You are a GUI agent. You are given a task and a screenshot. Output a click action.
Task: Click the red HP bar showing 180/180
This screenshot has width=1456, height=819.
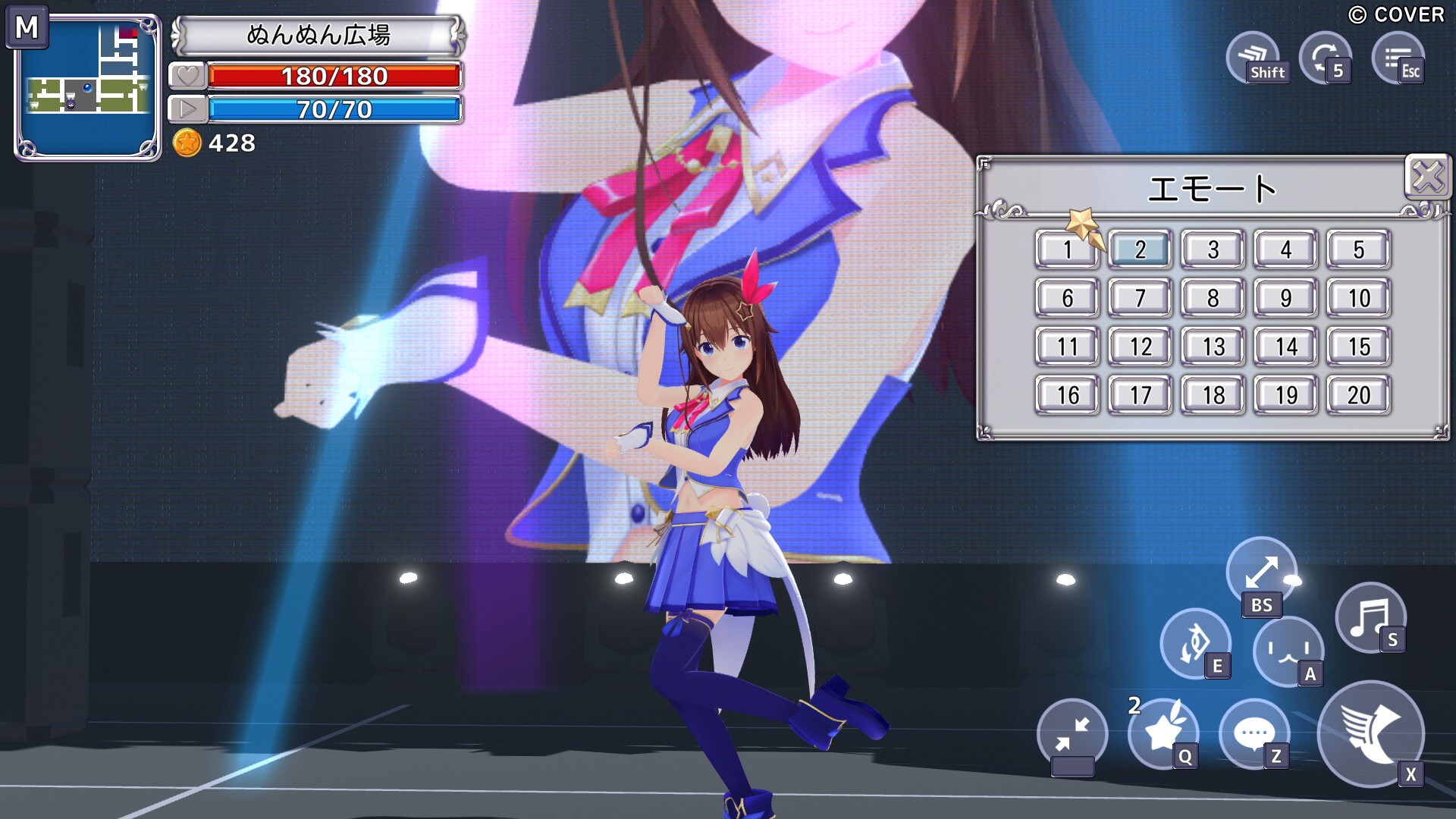[336, 76]
